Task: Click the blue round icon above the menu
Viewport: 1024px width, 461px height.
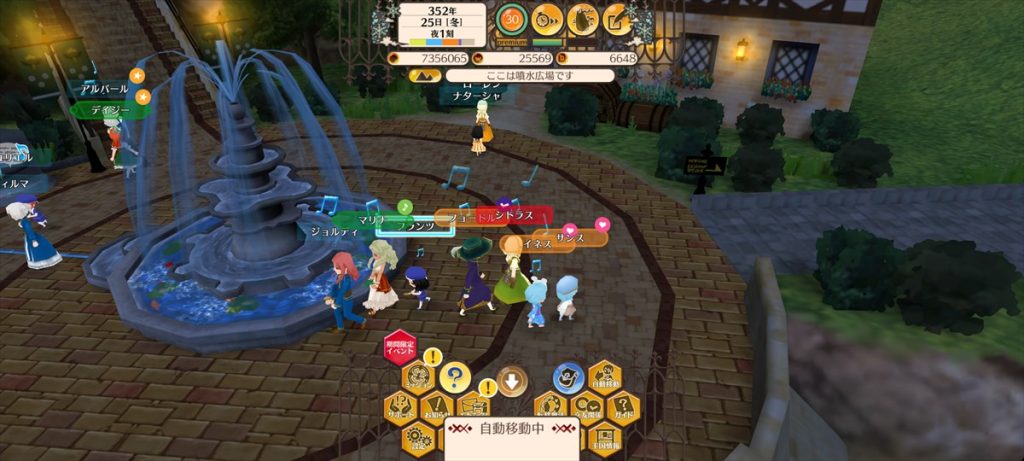Action: pos(568,377)
